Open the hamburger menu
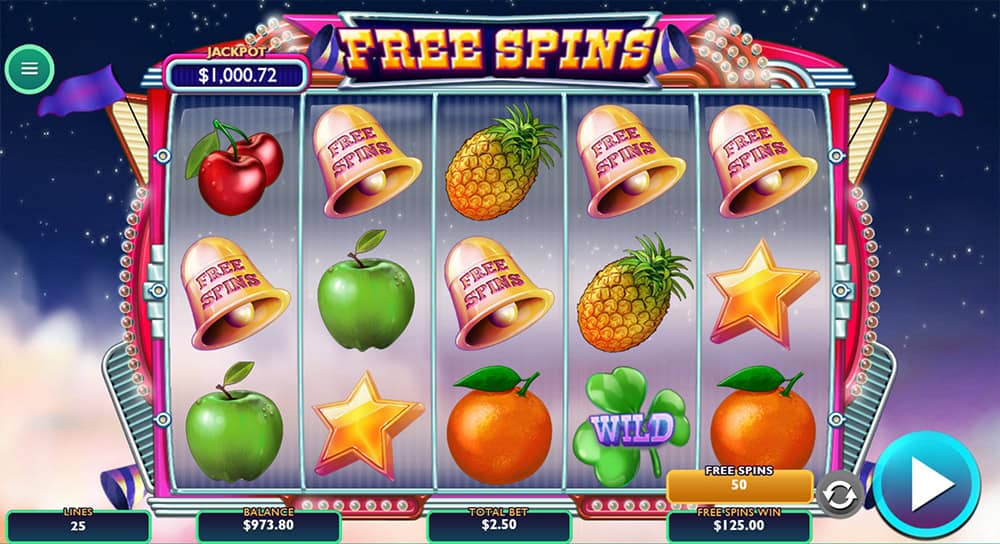The height and width of the screenshot is (544, 1000). 29,69
